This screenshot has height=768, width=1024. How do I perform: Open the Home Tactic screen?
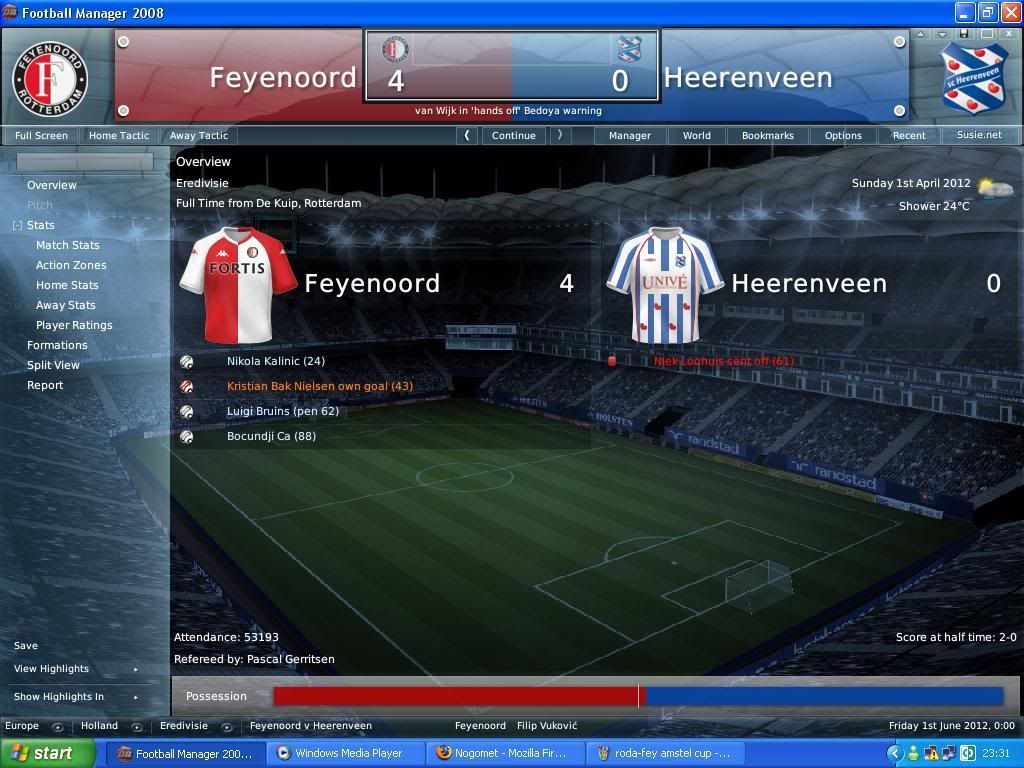118,135
